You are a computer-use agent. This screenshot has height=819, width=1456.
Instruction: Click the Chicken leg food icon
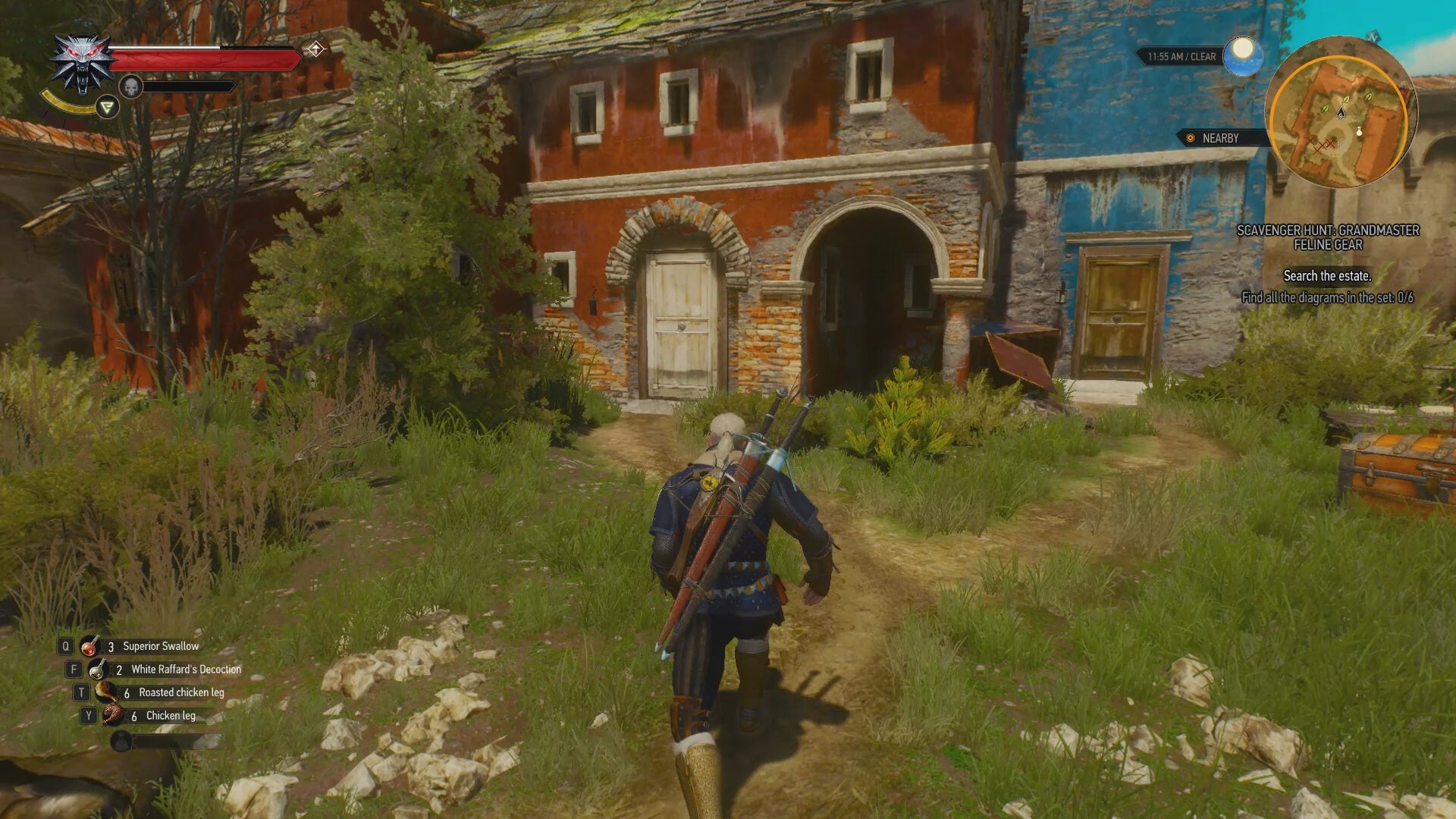point(115,714)
